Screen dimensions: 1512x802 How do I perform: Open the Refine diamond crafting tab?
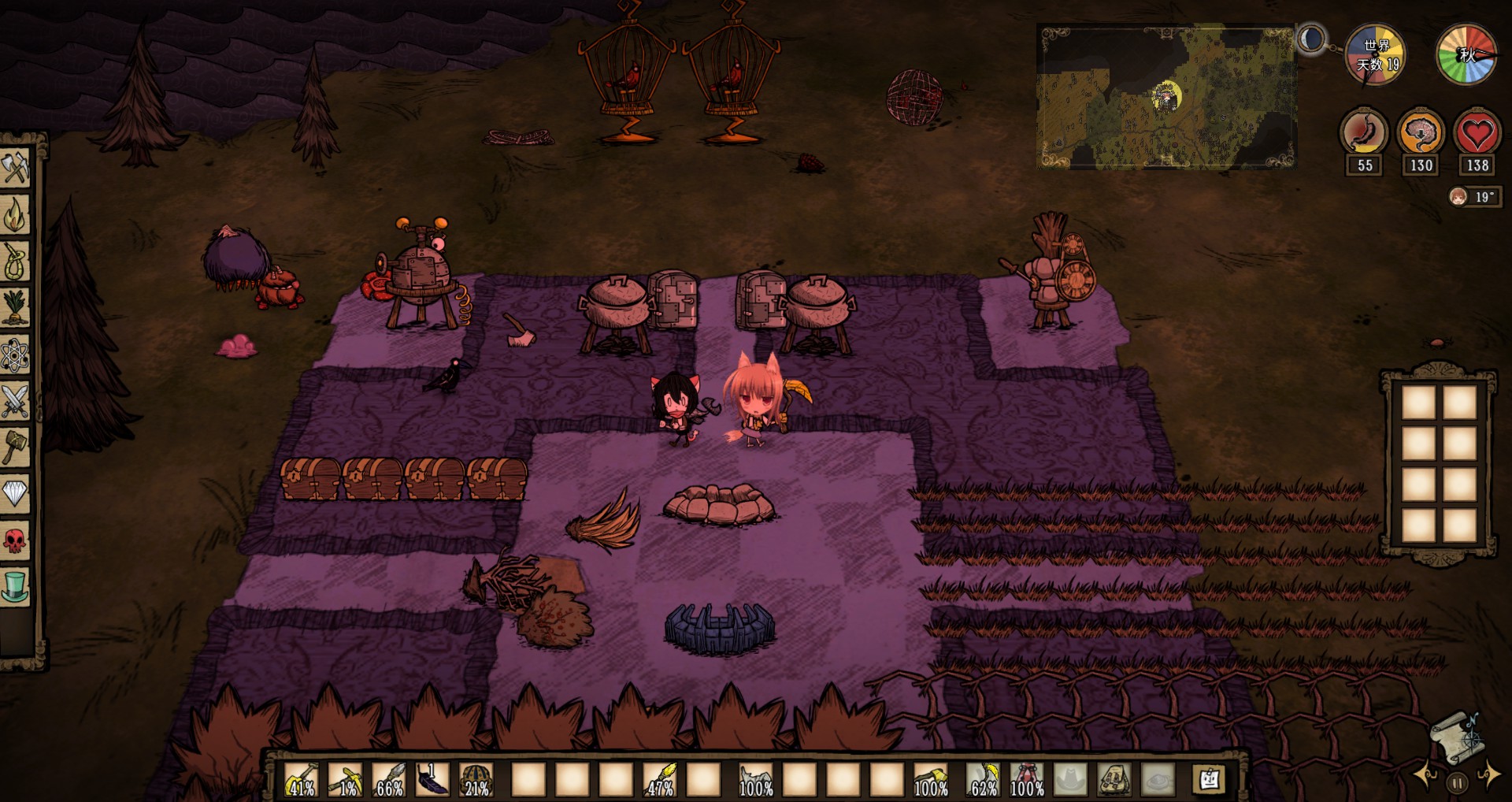pos(15,494)
